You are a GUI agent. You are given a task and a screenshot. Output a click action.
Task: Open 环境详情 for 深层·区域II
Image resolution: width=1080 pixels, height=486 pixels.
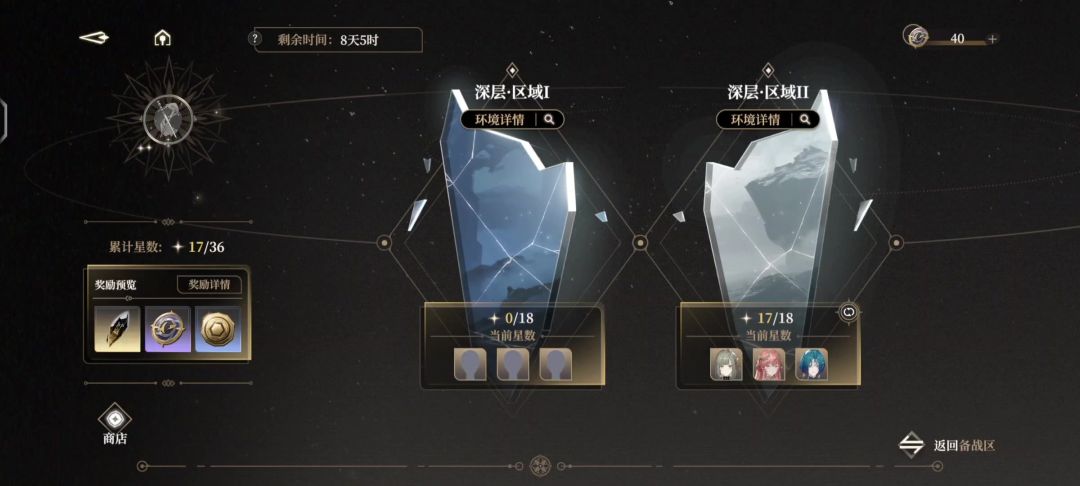[x=767, y=120]
